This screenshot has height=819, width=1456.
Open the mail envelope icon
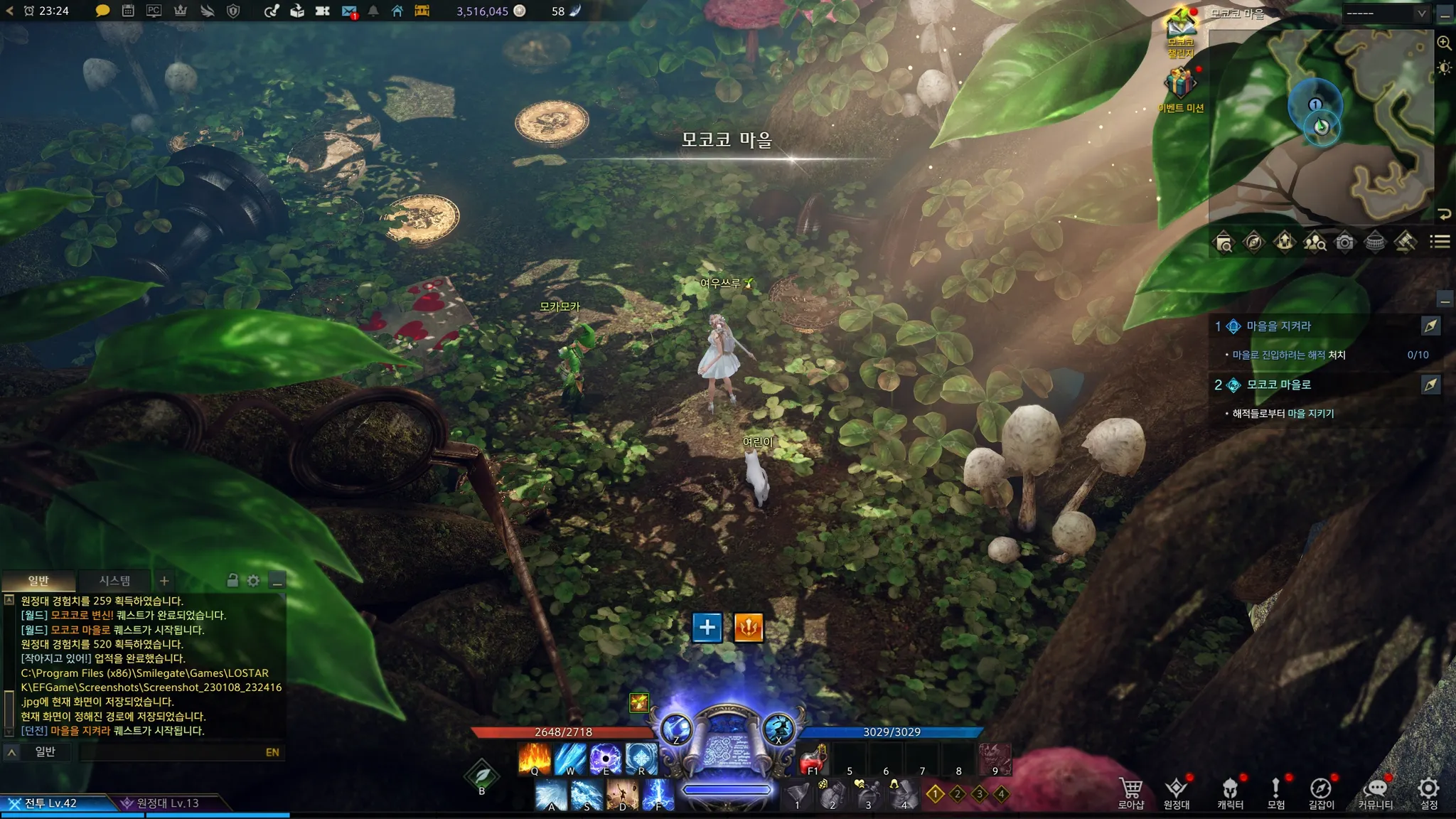click(x=348, y=11)
